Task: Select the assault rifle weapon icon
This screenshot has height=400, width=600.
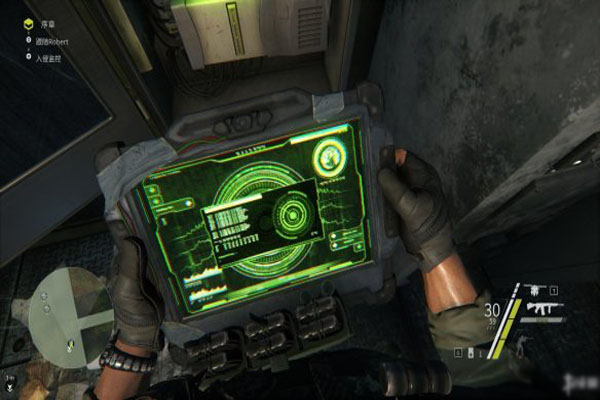Action: (x=546, y=307)
